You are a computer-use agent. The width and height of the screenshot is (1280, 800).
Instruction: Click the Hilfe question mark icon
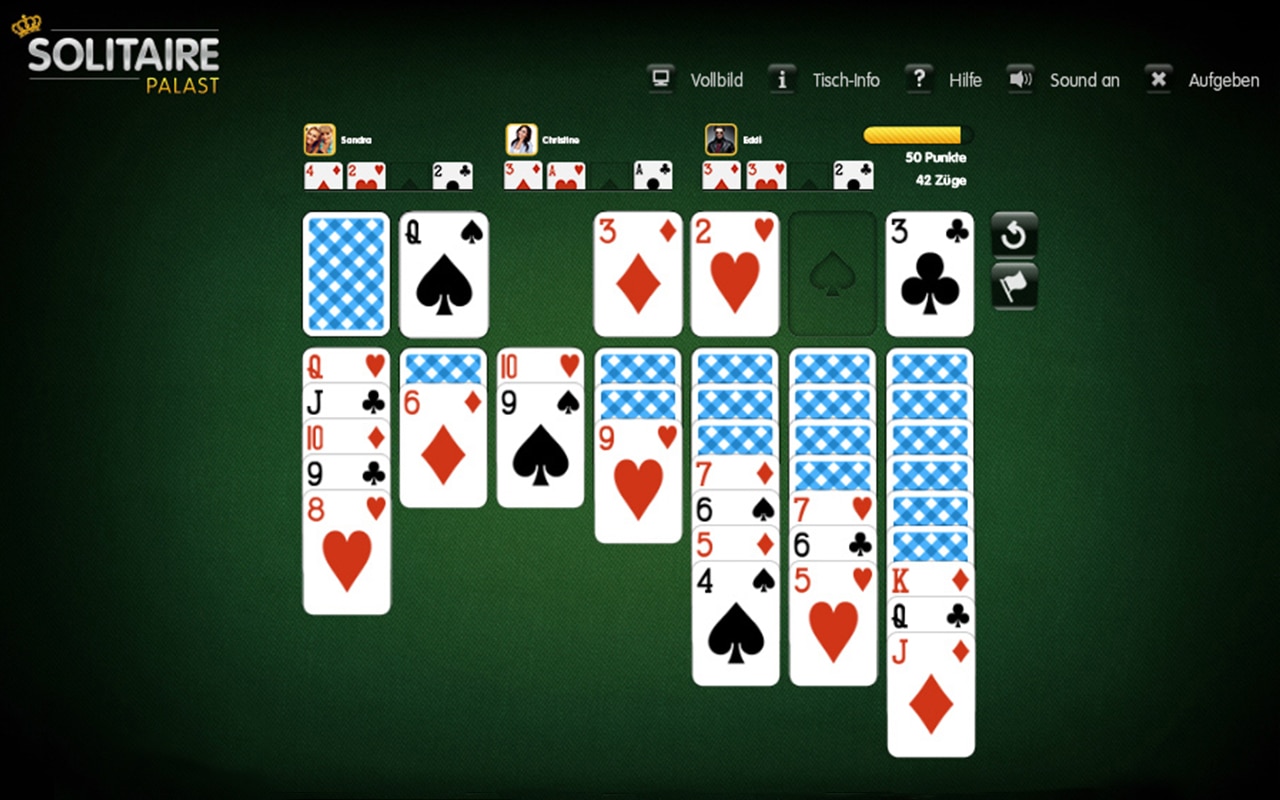919,79
